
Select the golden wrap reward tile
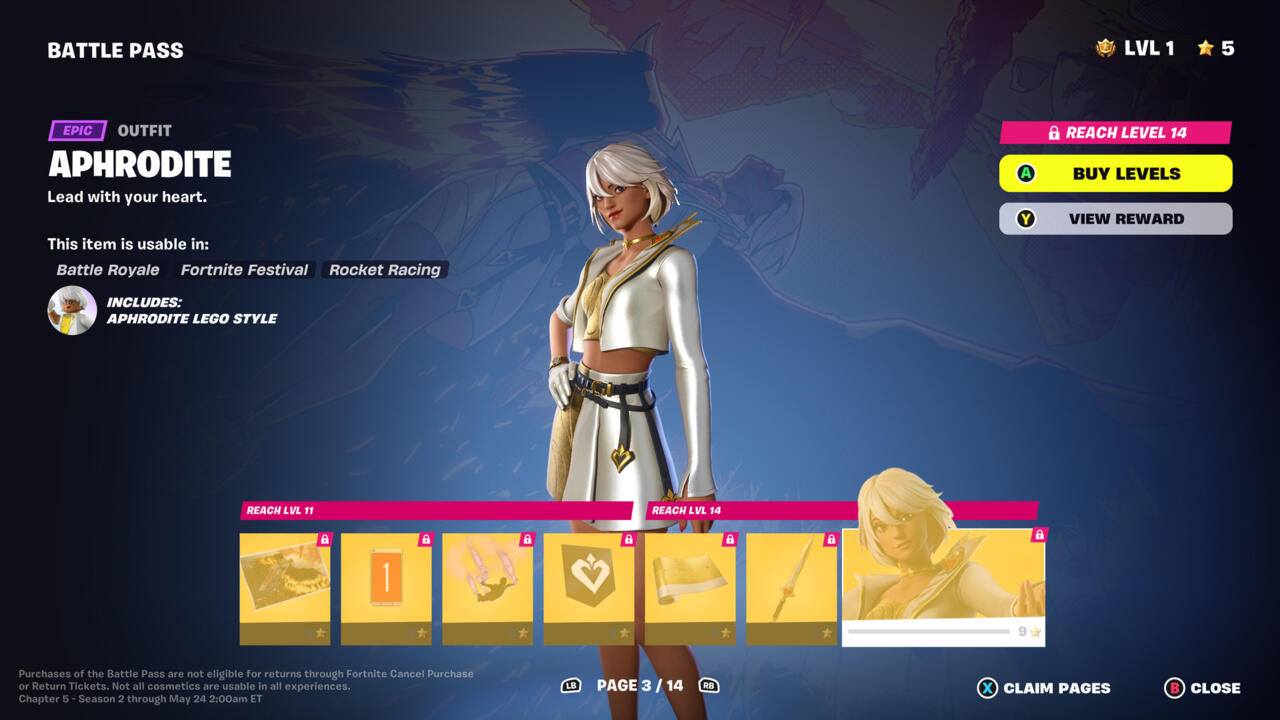click(x=690, y=588)
